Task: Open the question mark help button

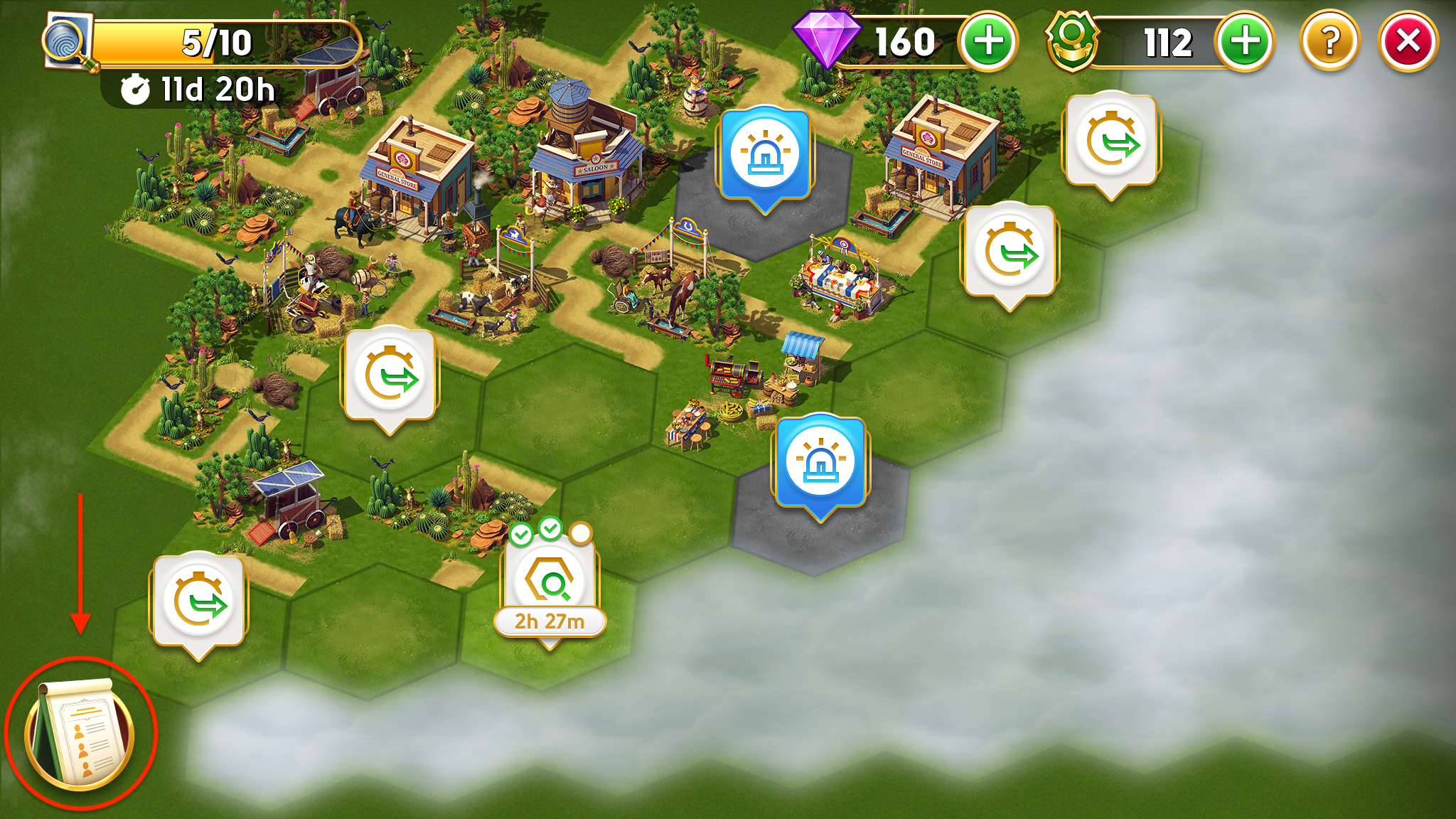Action: (1329, 42)
